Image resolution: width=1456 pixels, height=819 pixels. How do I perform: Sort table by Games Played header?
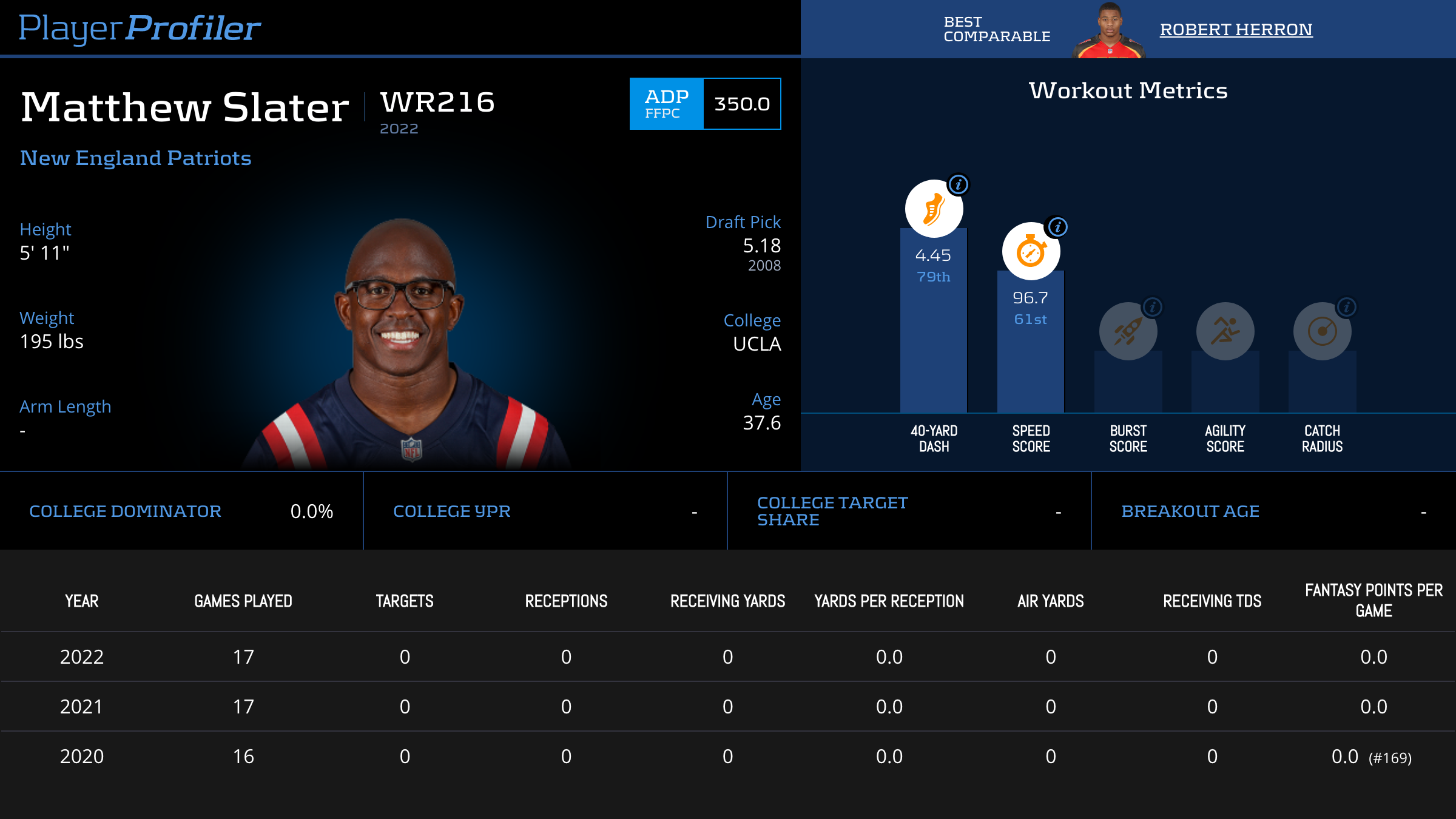tap(243, 601)
